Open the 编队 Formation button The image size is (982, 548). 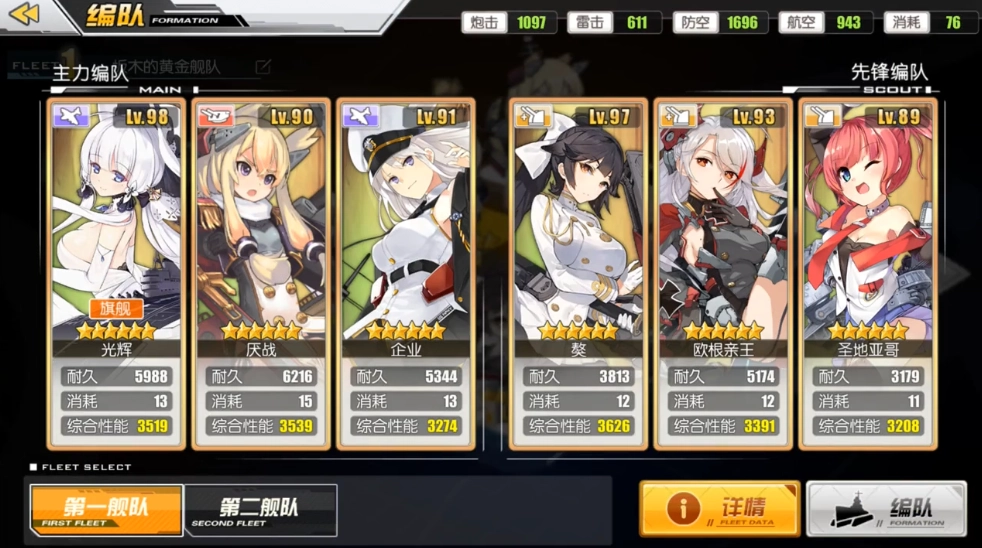click(887, 508)
